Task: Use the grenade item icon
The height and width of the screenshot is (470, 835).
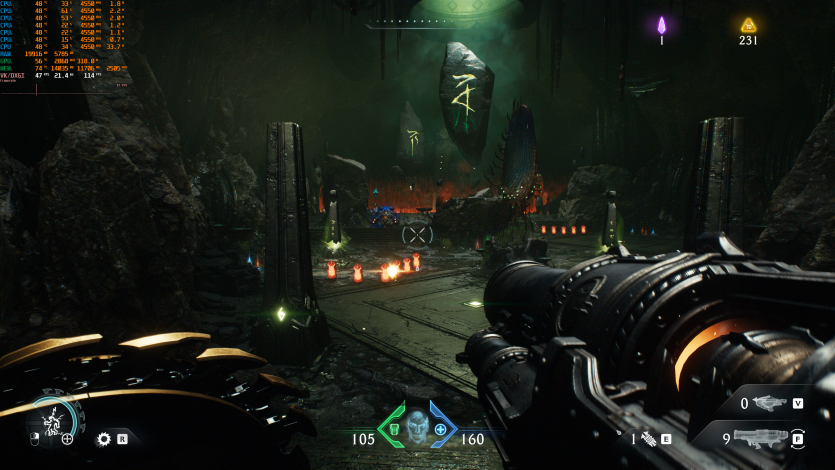Action: click(648, 438)
